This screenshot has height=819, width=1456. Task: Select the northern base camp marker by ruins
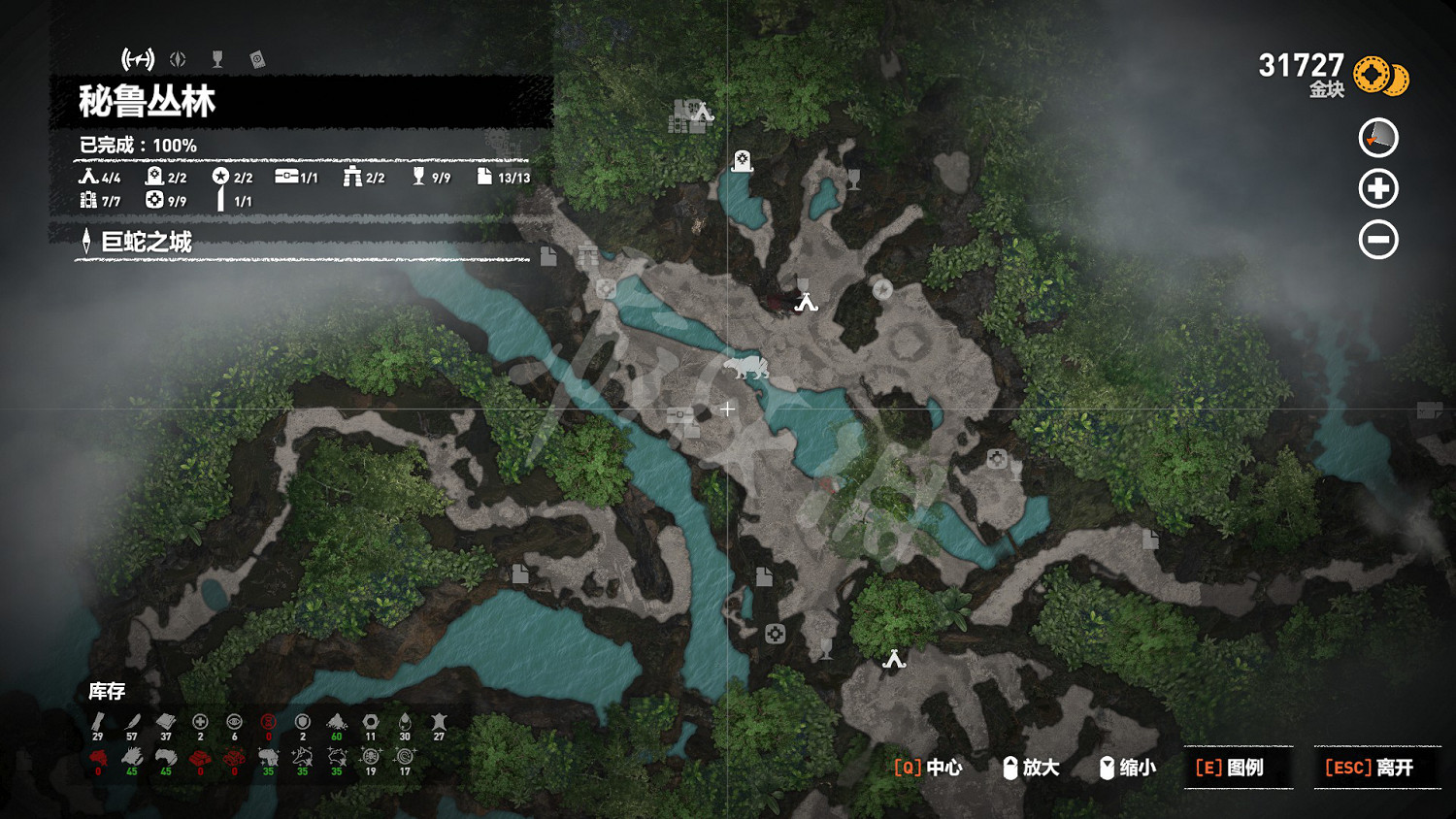(x=703, y=113)
